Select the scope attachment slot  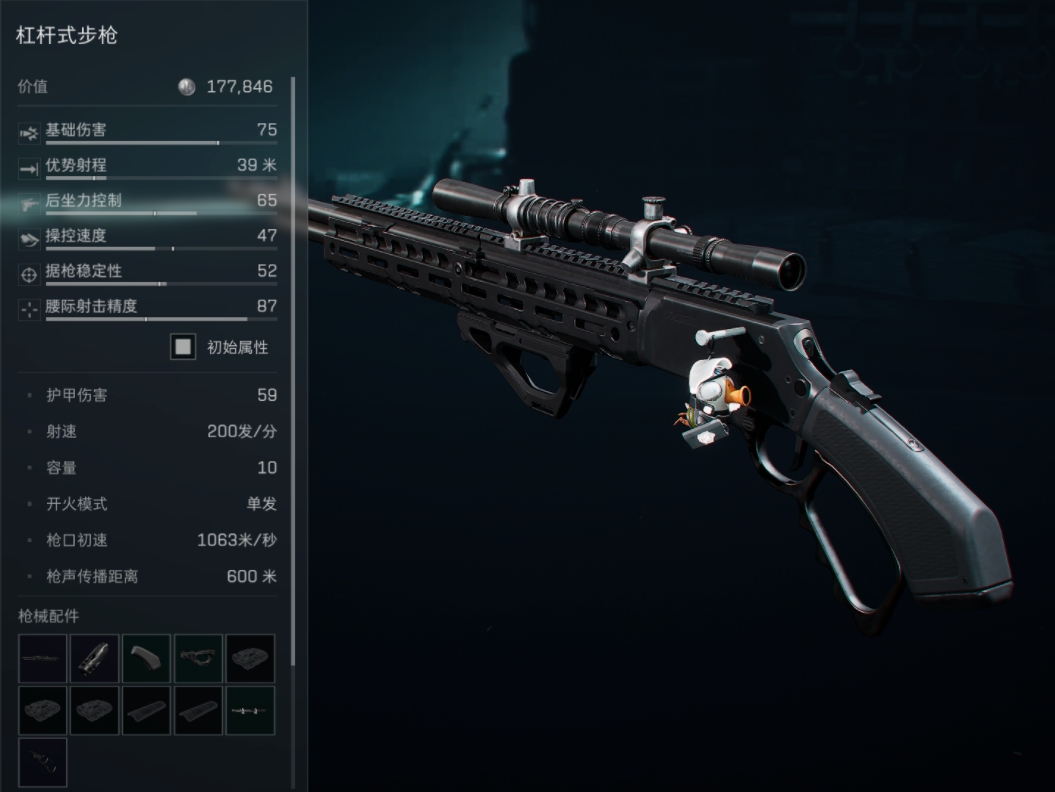(x=250, y=710)
